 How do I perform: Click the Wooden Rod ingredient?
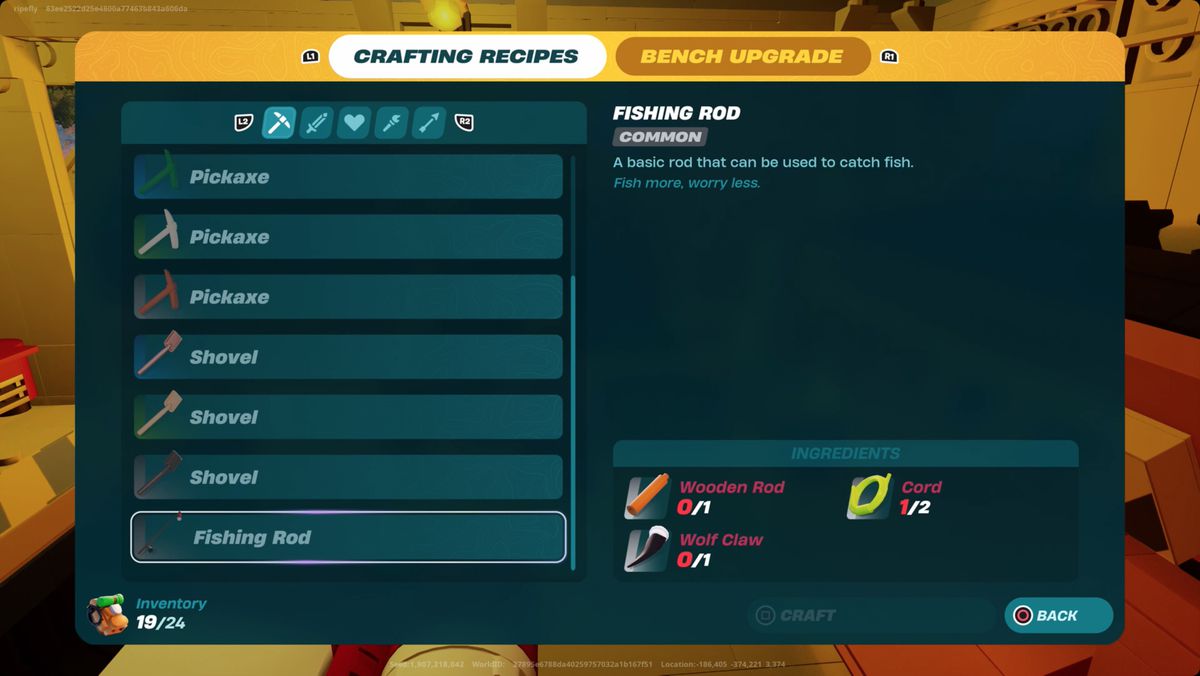coord(648,497)
